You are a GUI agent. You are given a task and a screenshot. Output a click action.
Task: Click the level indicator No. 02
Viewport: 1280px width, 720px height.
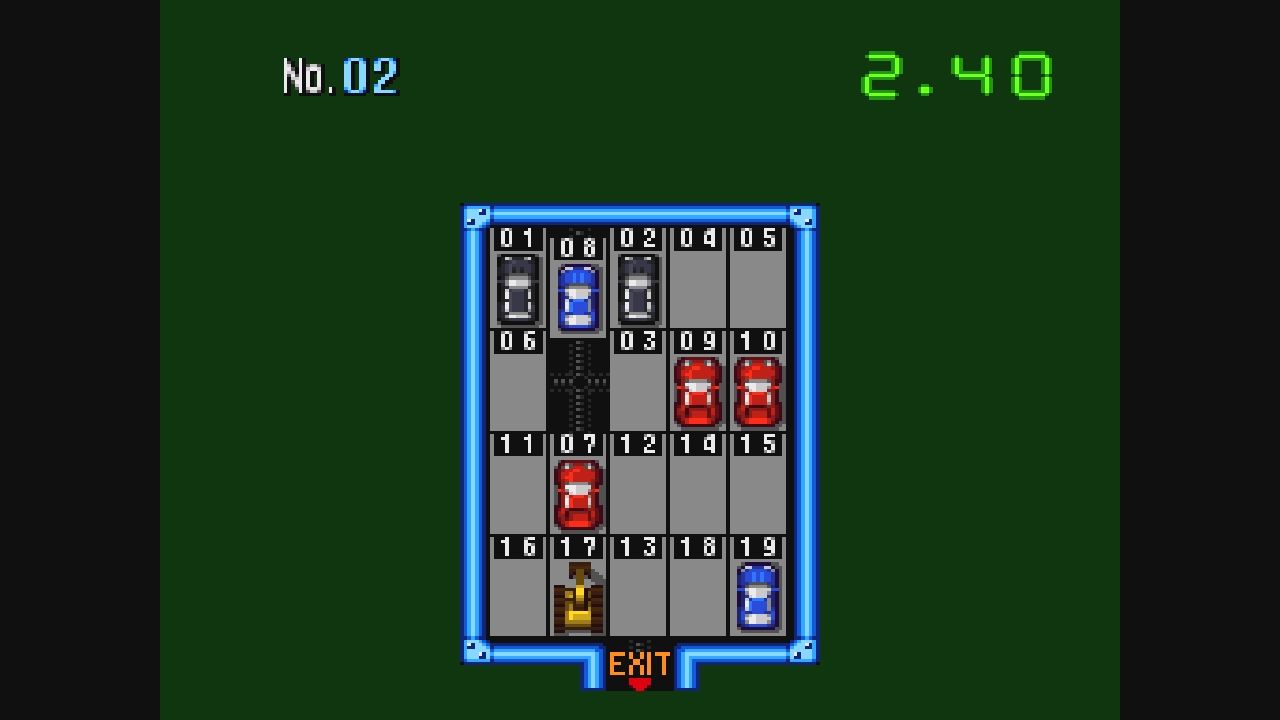click(340, 72)
